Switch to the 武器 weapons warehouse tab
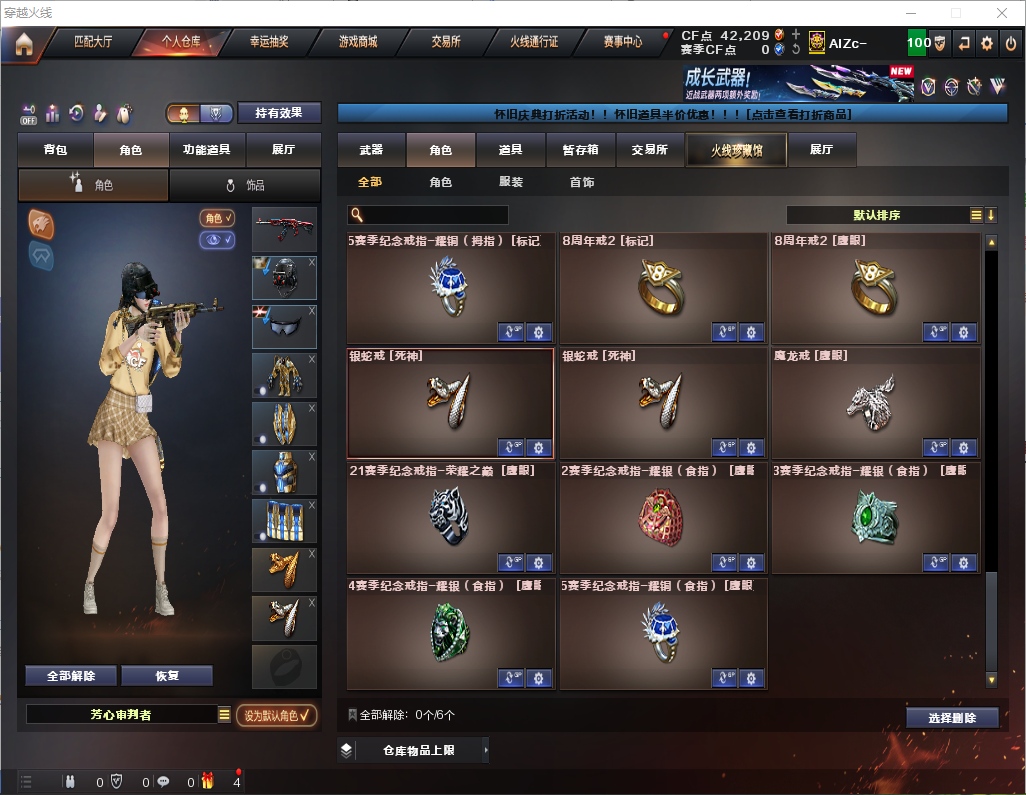 point(371,150)
